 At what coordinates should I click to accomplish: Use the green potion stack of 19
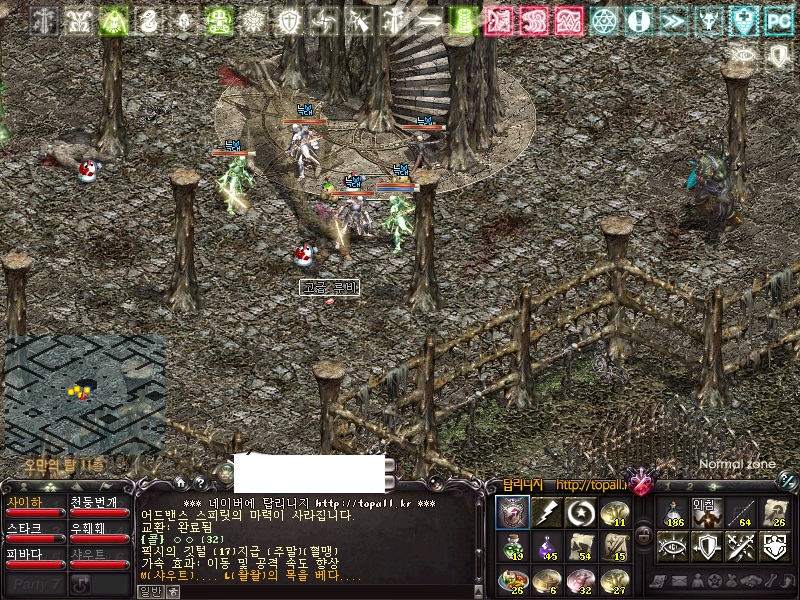coord(514,547)
